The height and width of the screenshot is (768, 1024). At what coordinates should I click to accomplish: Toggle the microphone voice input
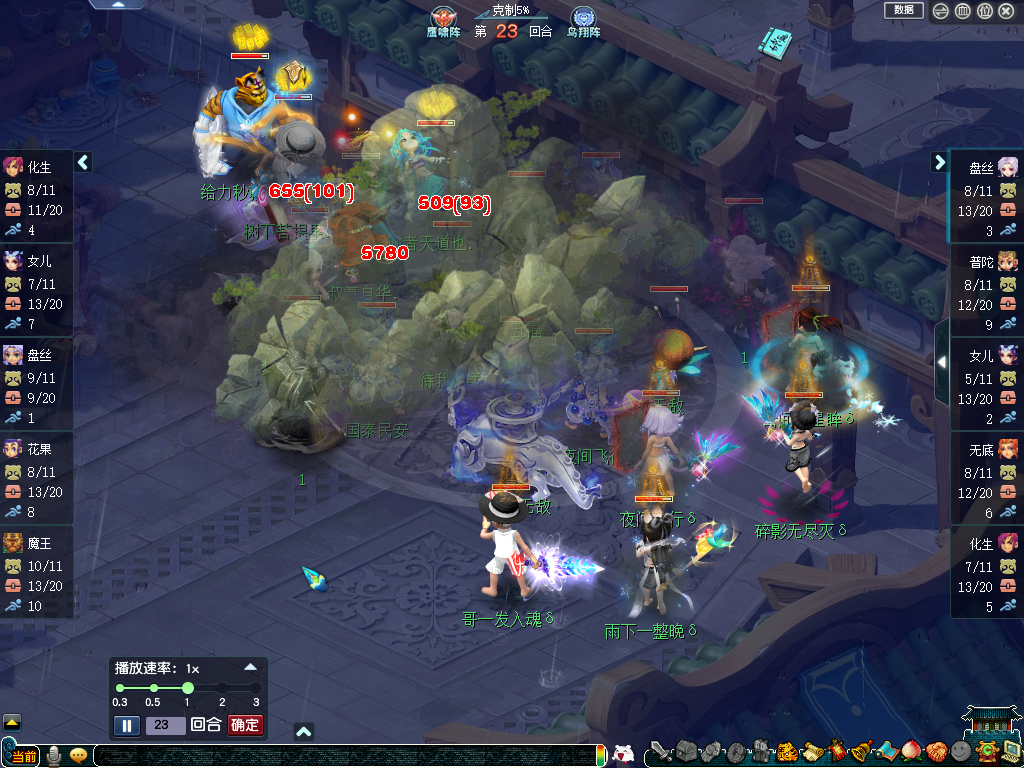coord(54,755)
